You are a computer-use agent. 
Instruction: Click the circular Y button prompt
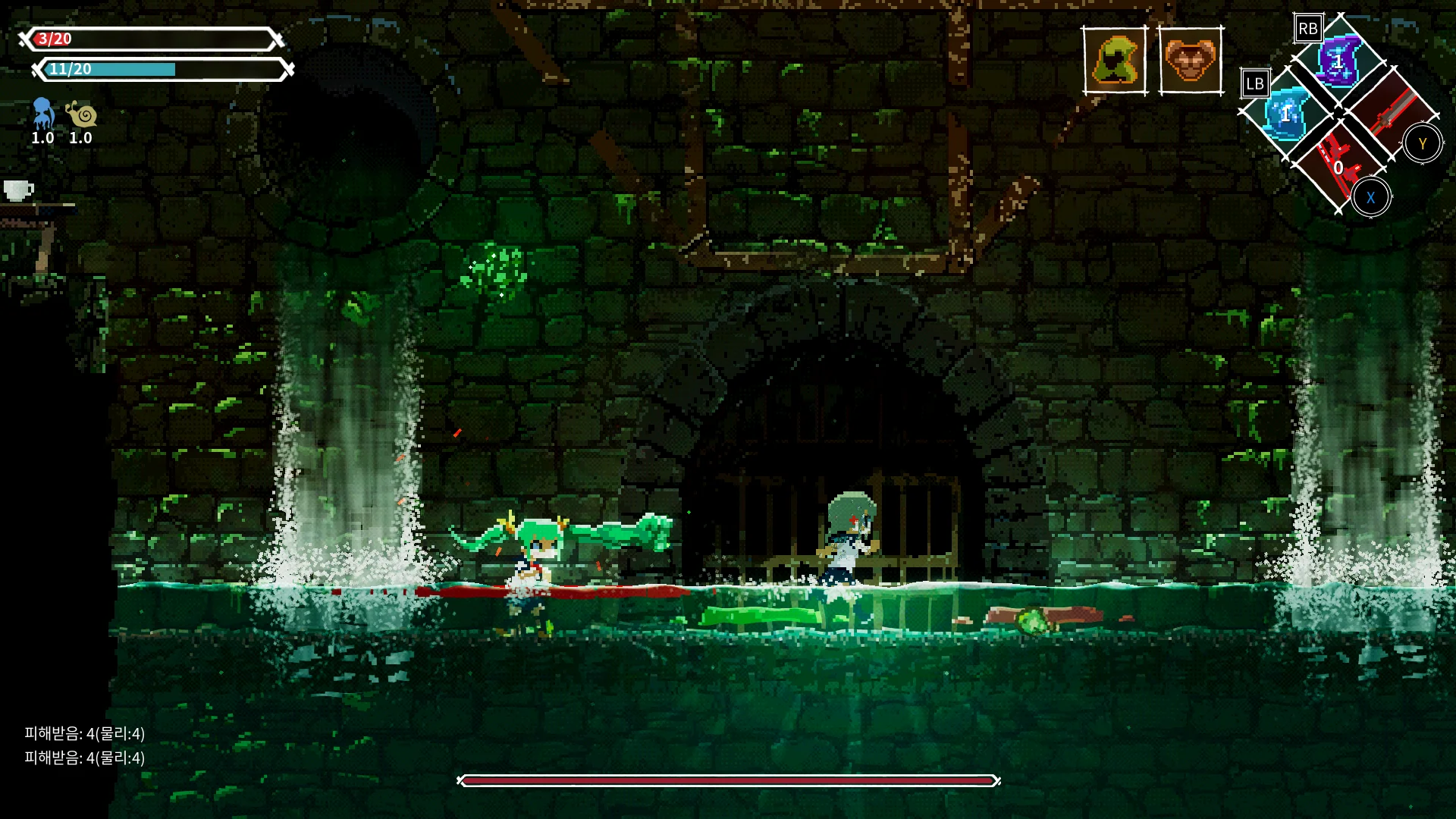tap(1423, 142)
